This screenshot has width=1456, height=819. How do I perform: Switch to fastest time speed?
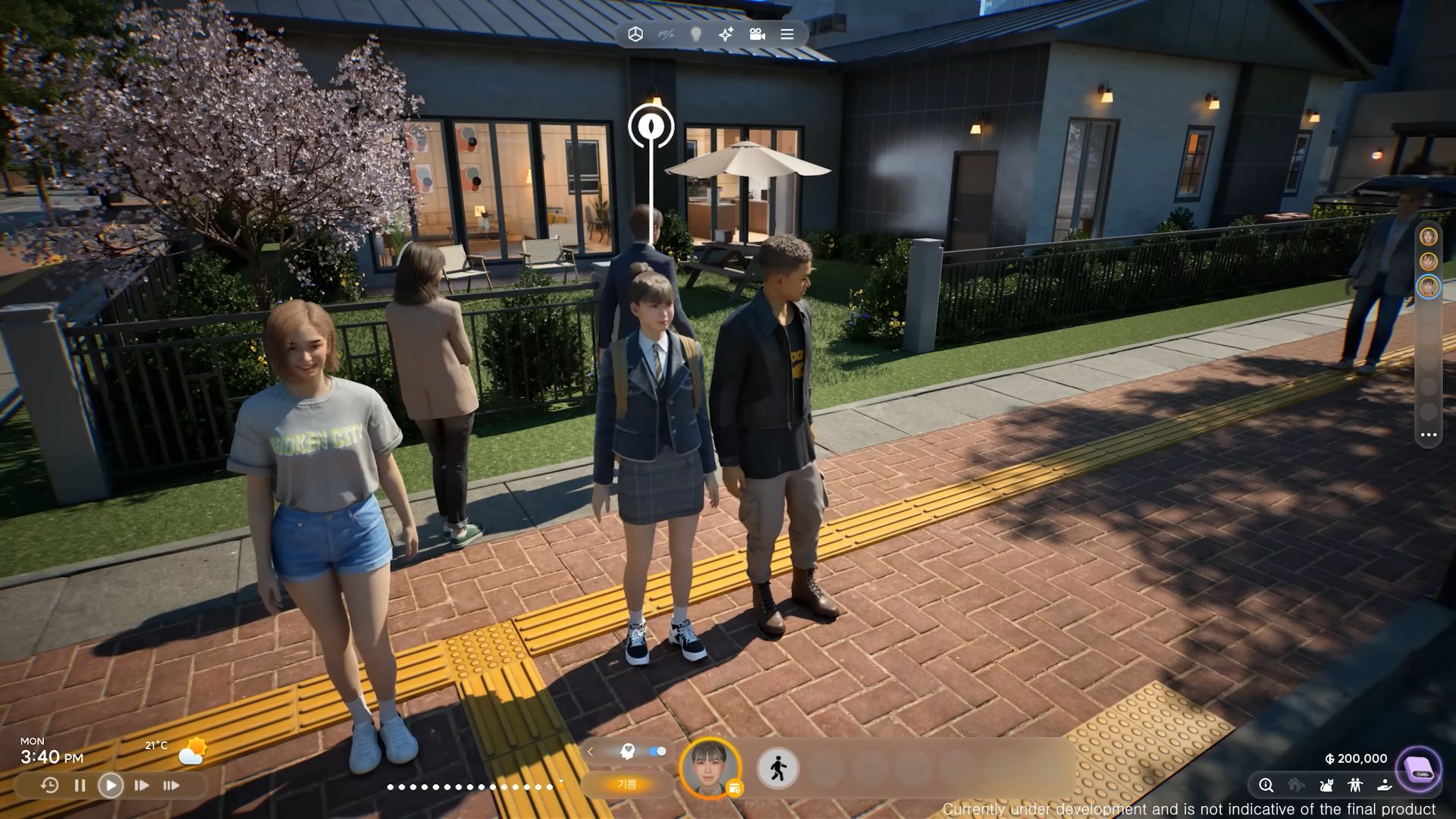point(171,786)
